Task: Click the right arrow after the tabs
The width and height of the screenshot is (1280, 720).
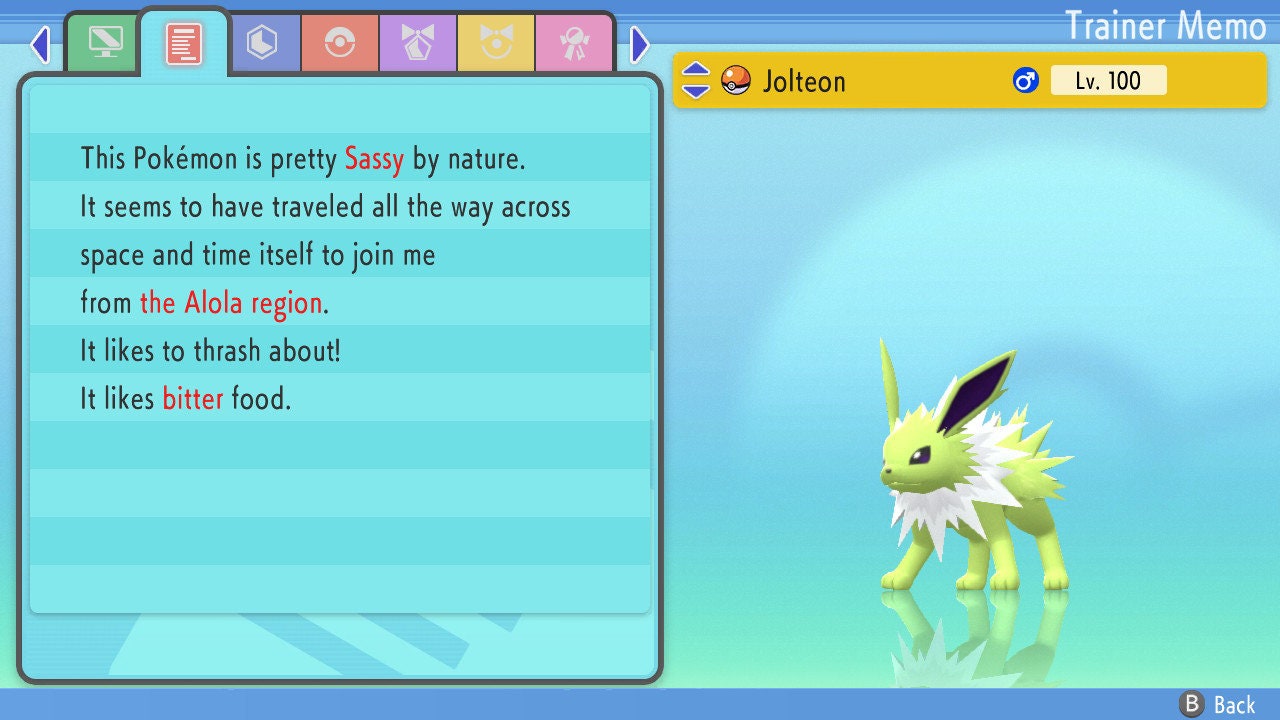Action: [x=640, y=44]
